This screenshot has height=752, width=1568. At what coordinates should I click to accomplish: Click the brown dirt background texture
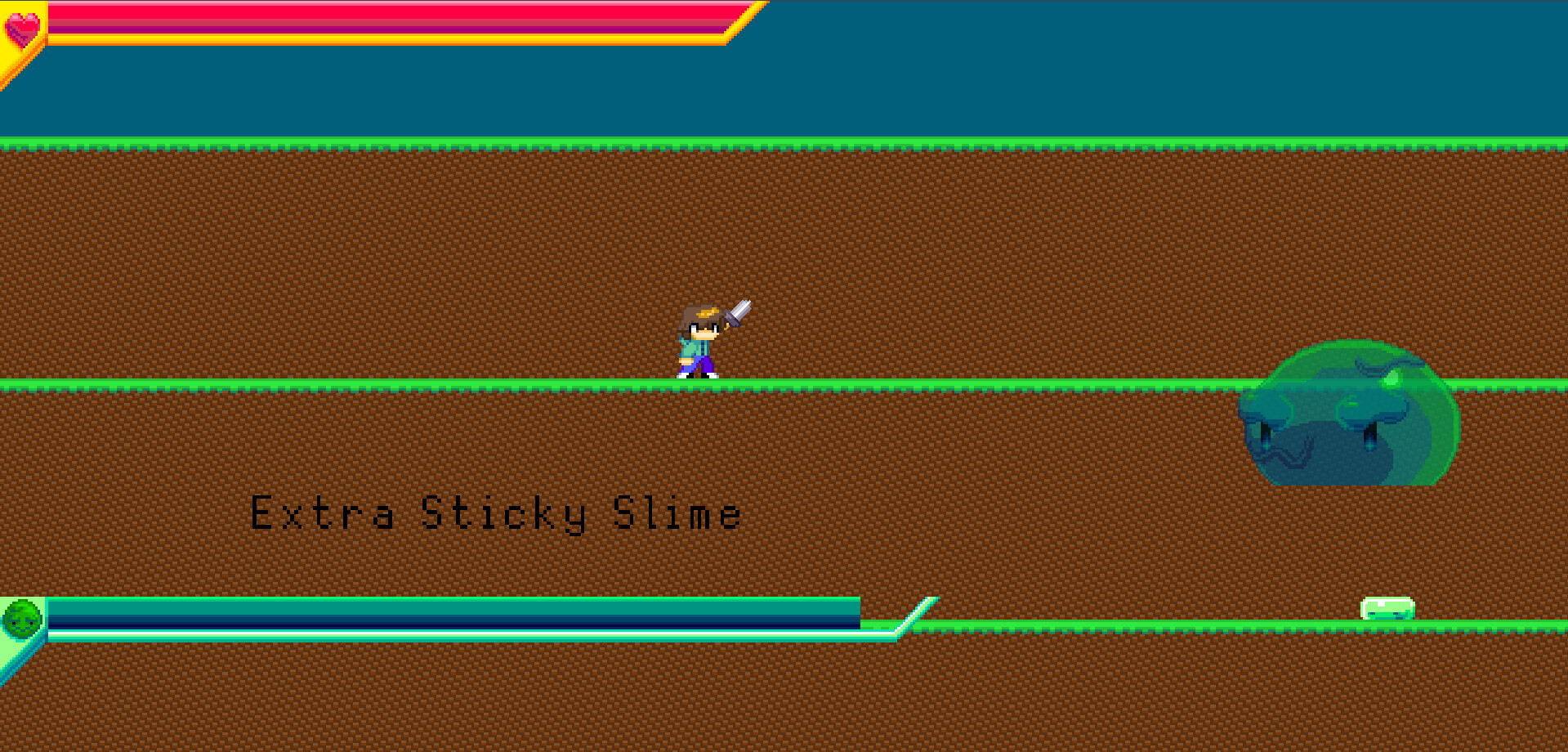(x=327, y=245)
